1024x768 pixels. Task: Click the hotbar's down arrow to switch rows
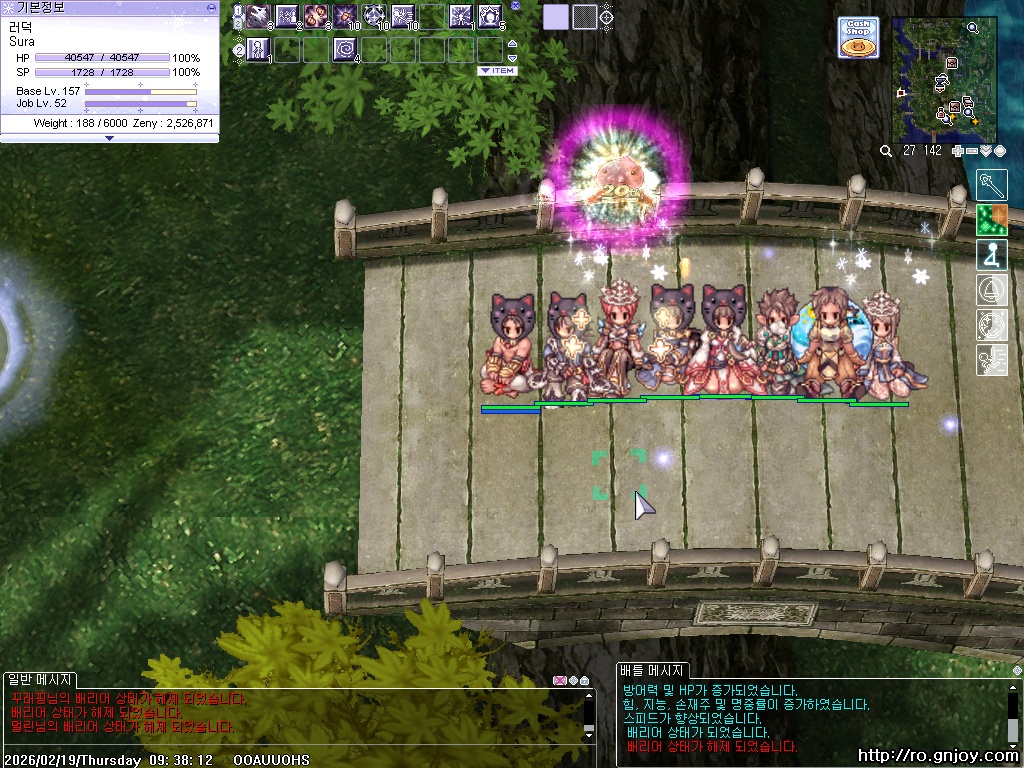(x=513, y=58)
